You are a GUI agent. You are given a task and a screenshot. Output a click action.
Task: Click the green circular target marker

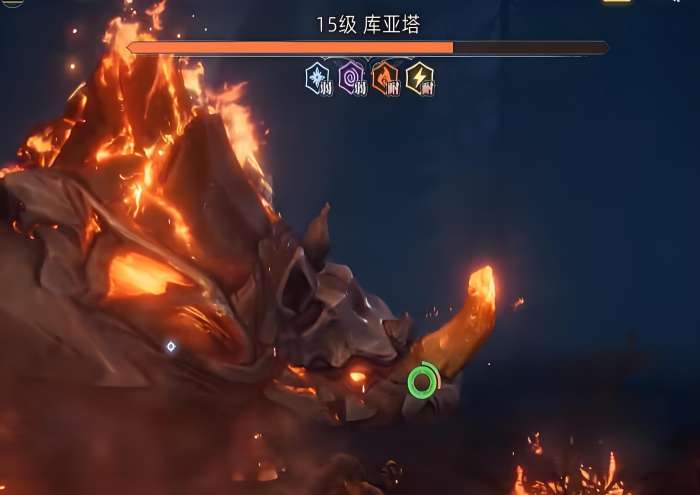click(x=423, y=380)
